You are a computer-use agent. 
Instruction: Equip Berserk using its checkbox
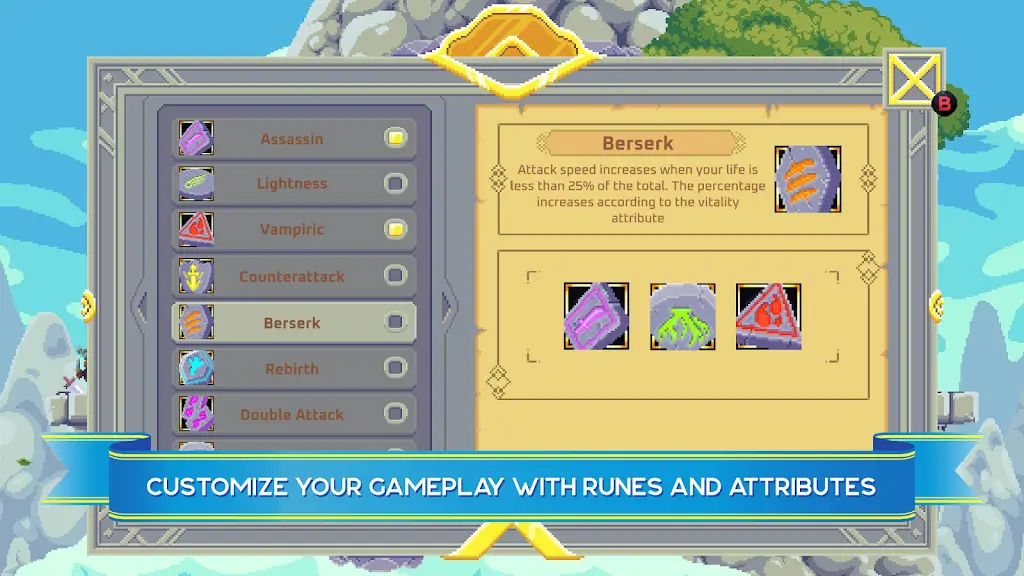396,322
